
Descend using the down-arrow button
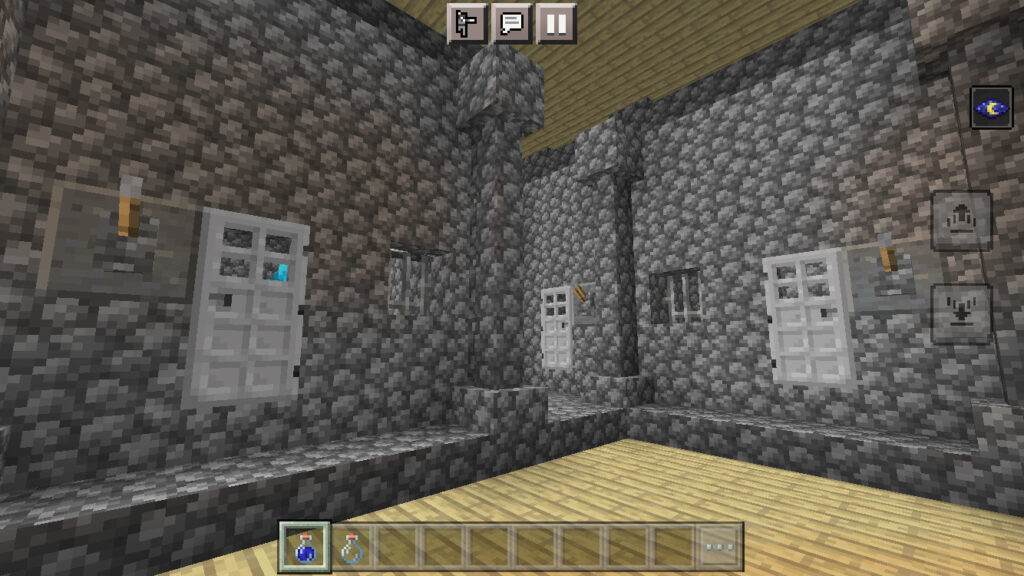click(x=961, y=313)
